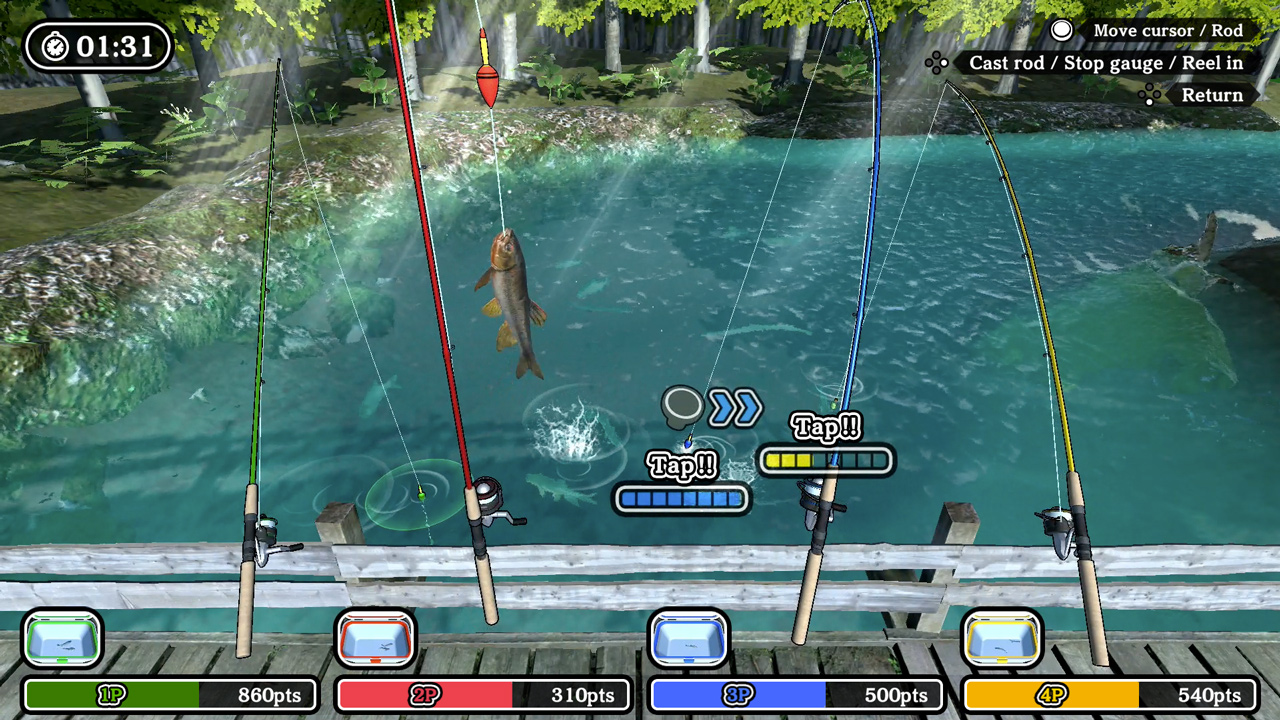Select the gray cursor circle on the water
1280x720 pixels.
tap(681, 405)
